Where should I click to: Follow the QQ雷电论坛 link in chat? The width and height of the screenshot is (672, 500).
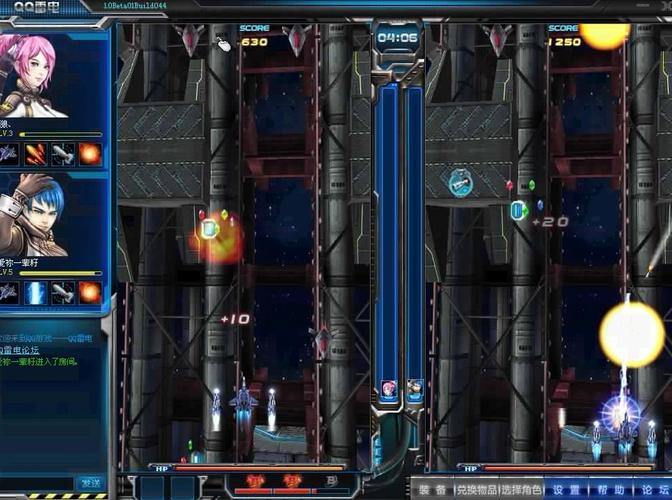(x=22, y=351)
